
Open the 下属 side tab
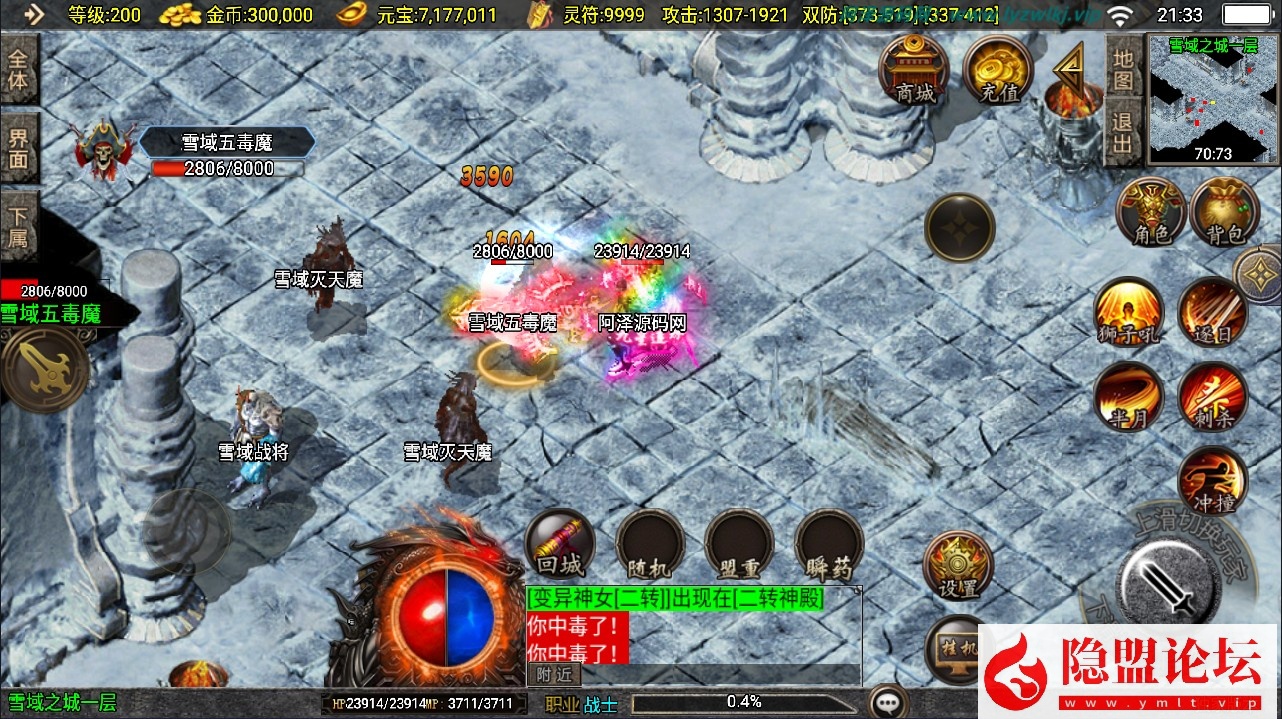pos(19,227)
